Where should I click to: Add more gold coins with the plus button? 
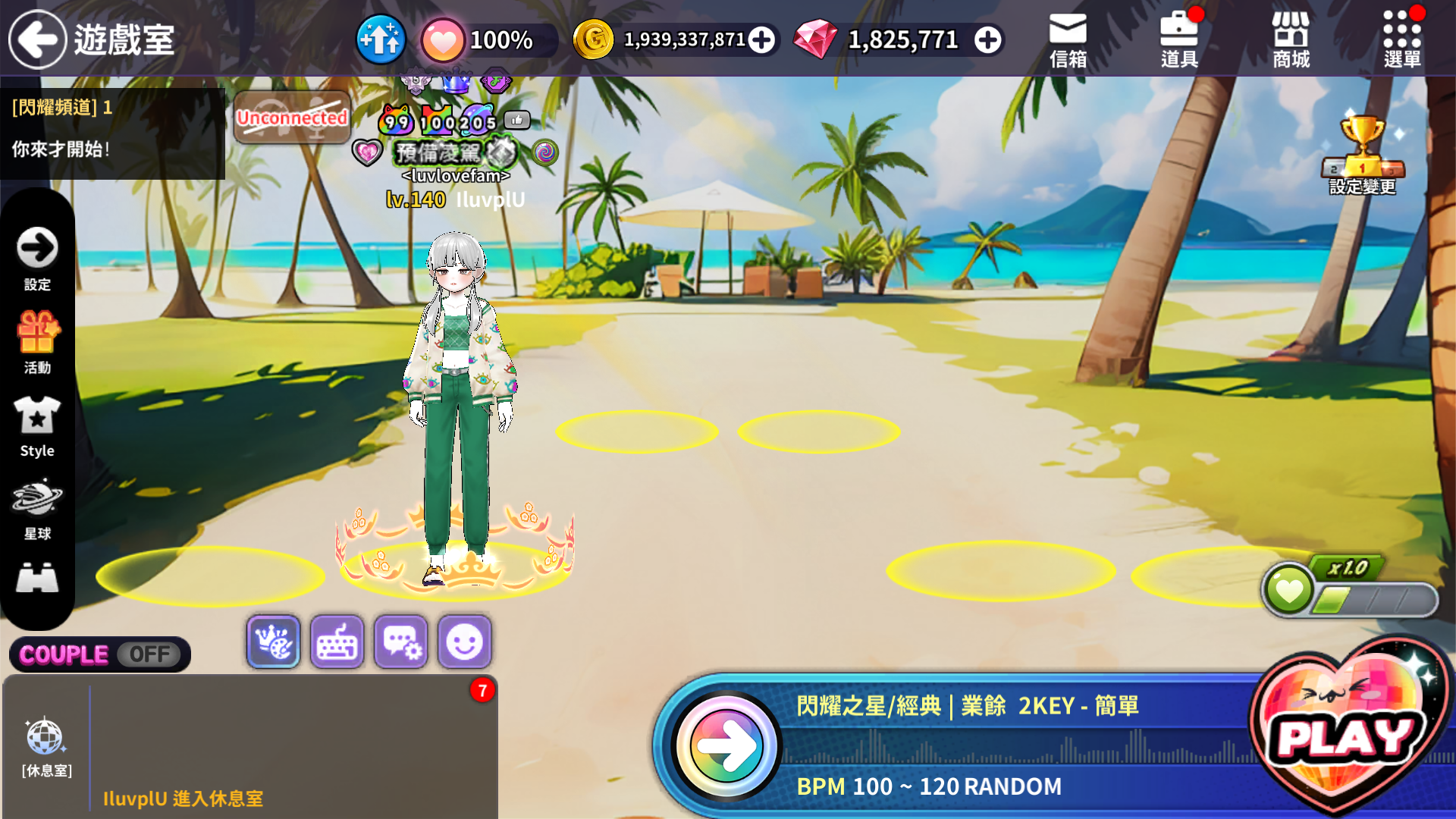tap(761, 39)
